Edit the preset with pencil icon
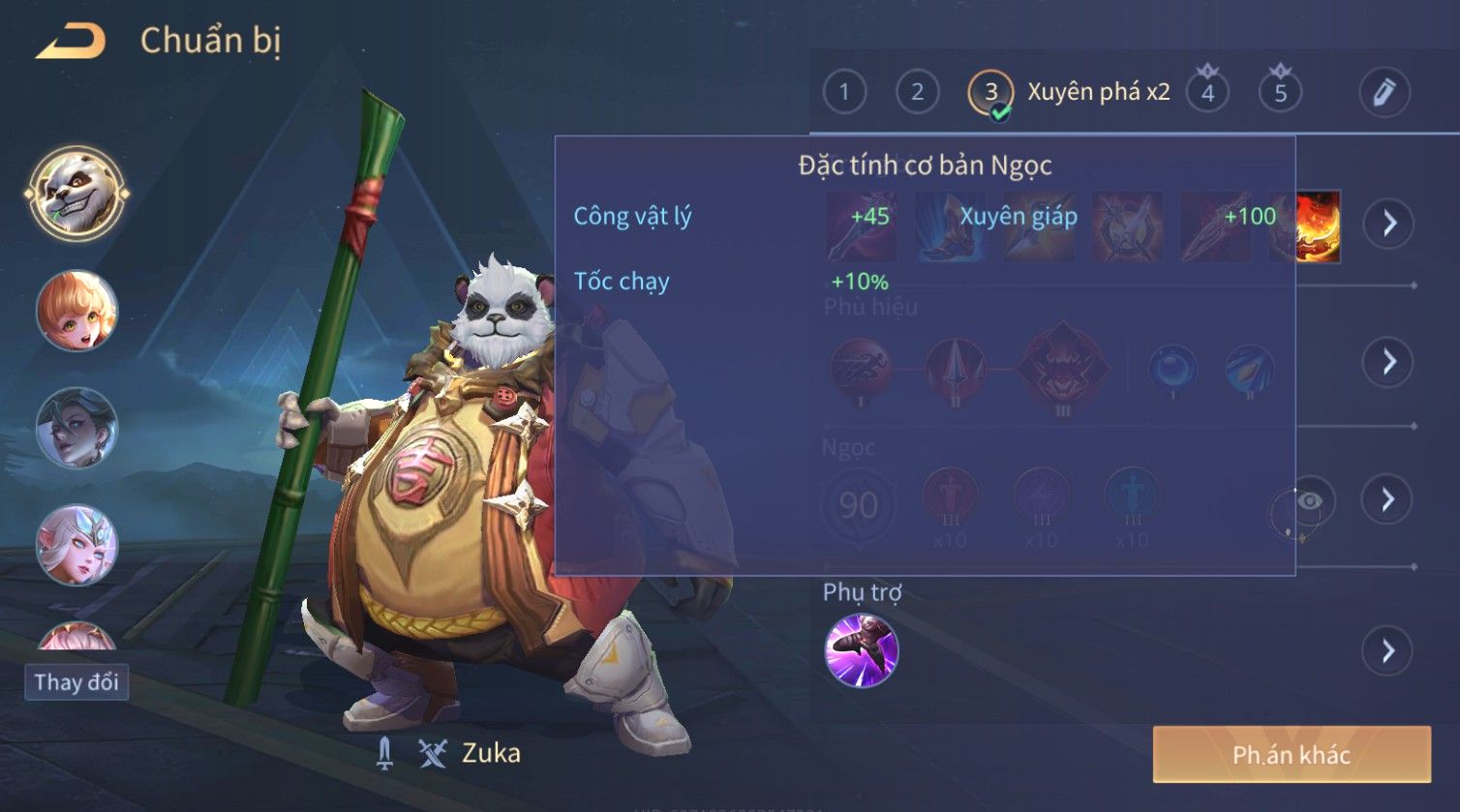Viewport: 1460px width, 812px height. click(x=1384, y=93)
